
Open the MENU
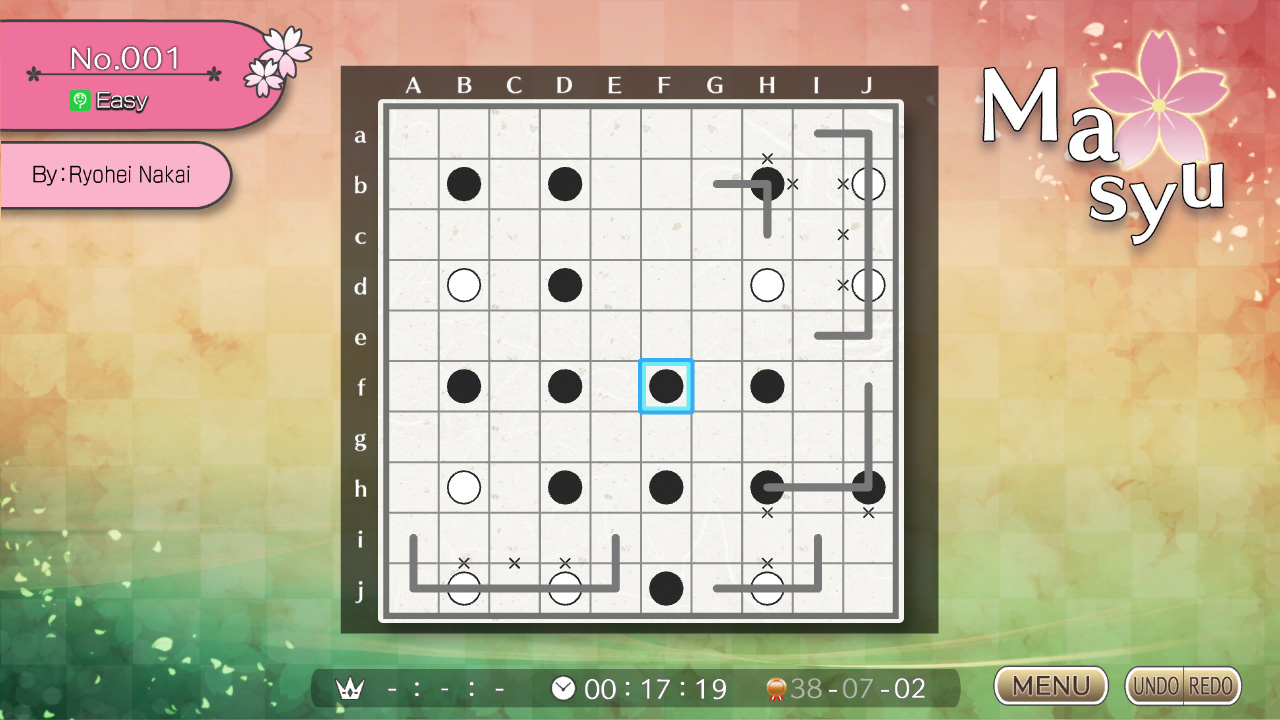tap(1049, 686)
